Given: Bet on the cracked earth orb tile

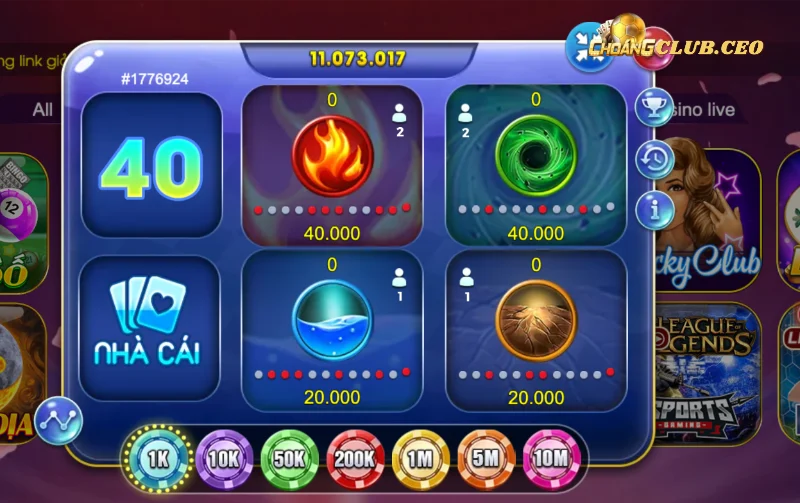Looking at the screenshot, I should click(535, 320).
